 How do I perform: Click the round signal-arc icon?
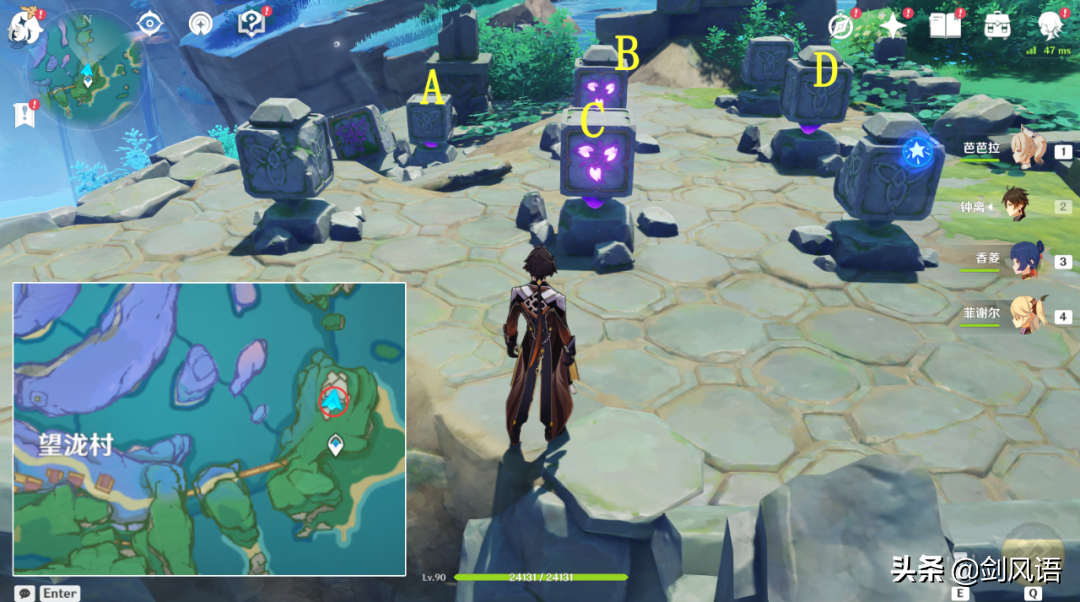click(x=201, y=24)
